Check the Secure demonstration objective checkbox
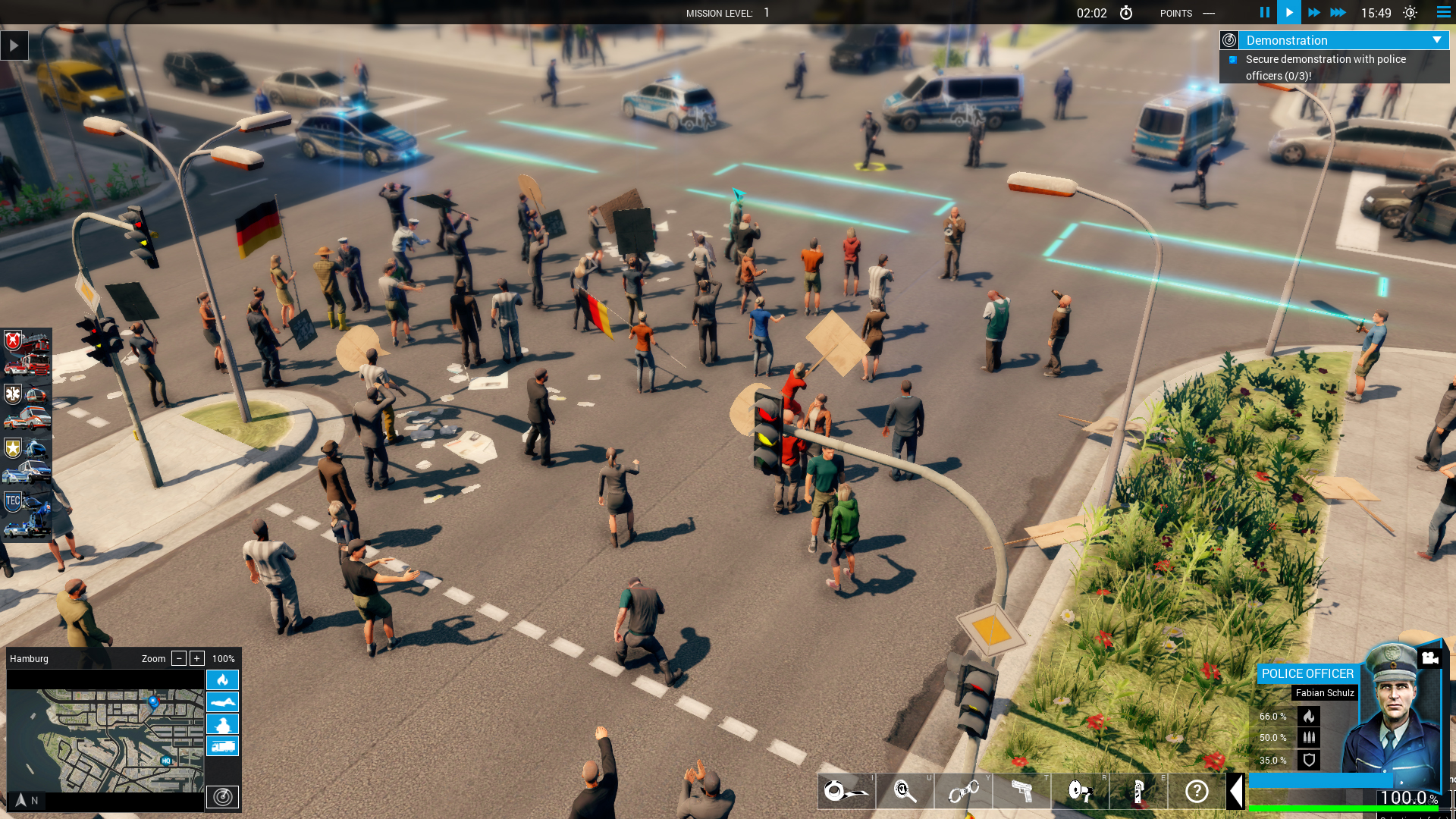The height and width of the screenshot is (819, 1456). (1234, 59)
